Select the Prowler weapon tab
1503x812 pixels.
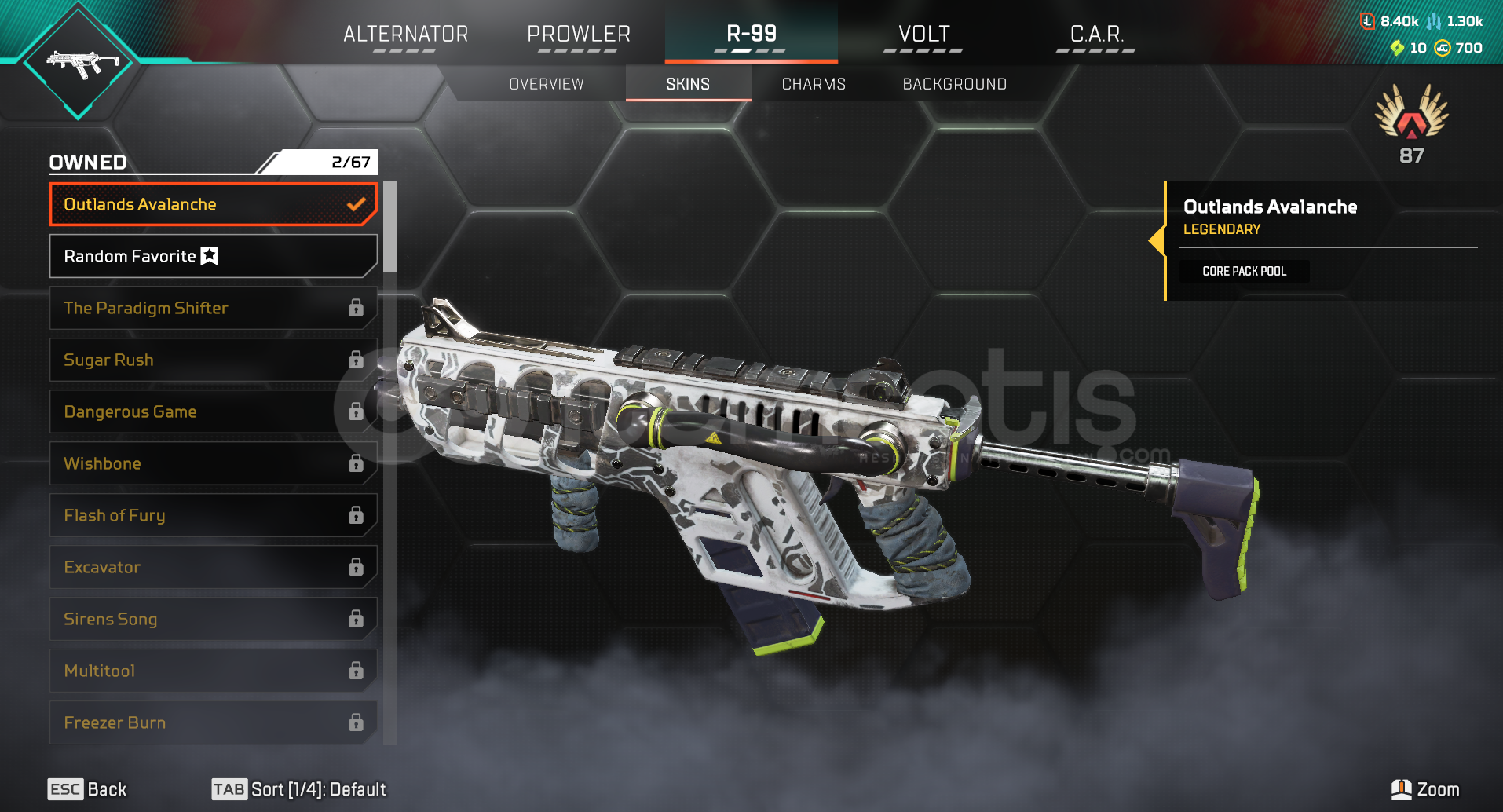coord(579,35)
